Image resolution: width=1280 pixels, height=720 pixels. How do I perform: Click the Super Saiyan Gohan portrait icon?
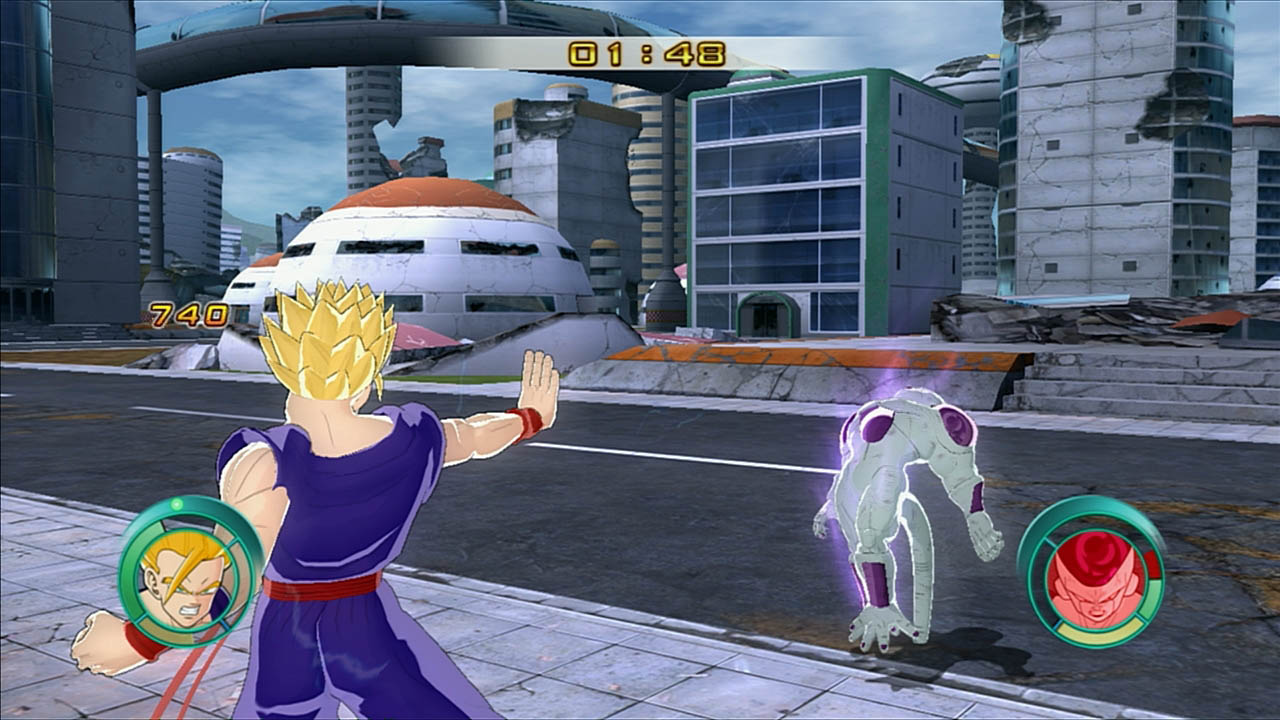tap(186, 573)
